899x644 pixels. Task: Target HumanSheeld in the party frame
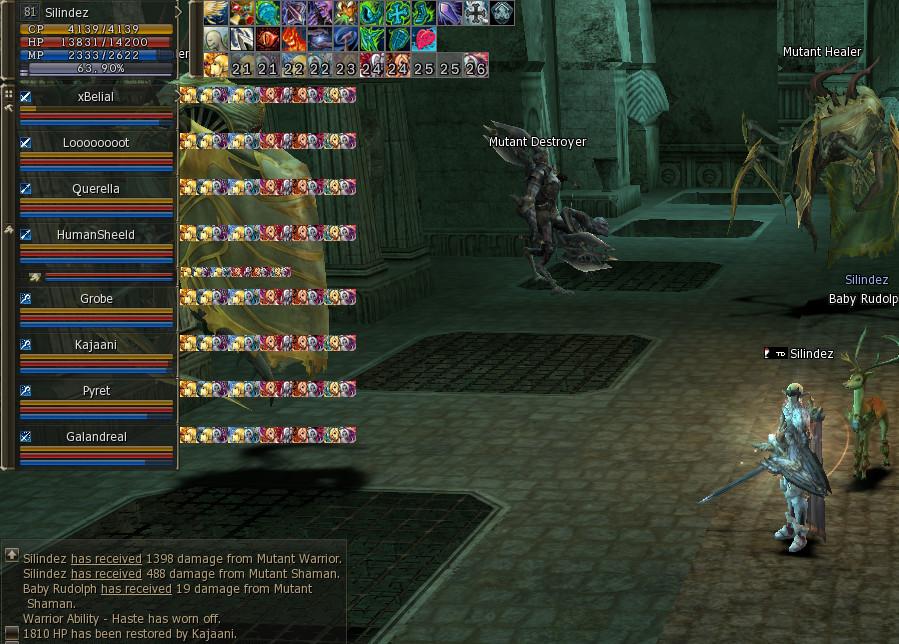point(96,235)
